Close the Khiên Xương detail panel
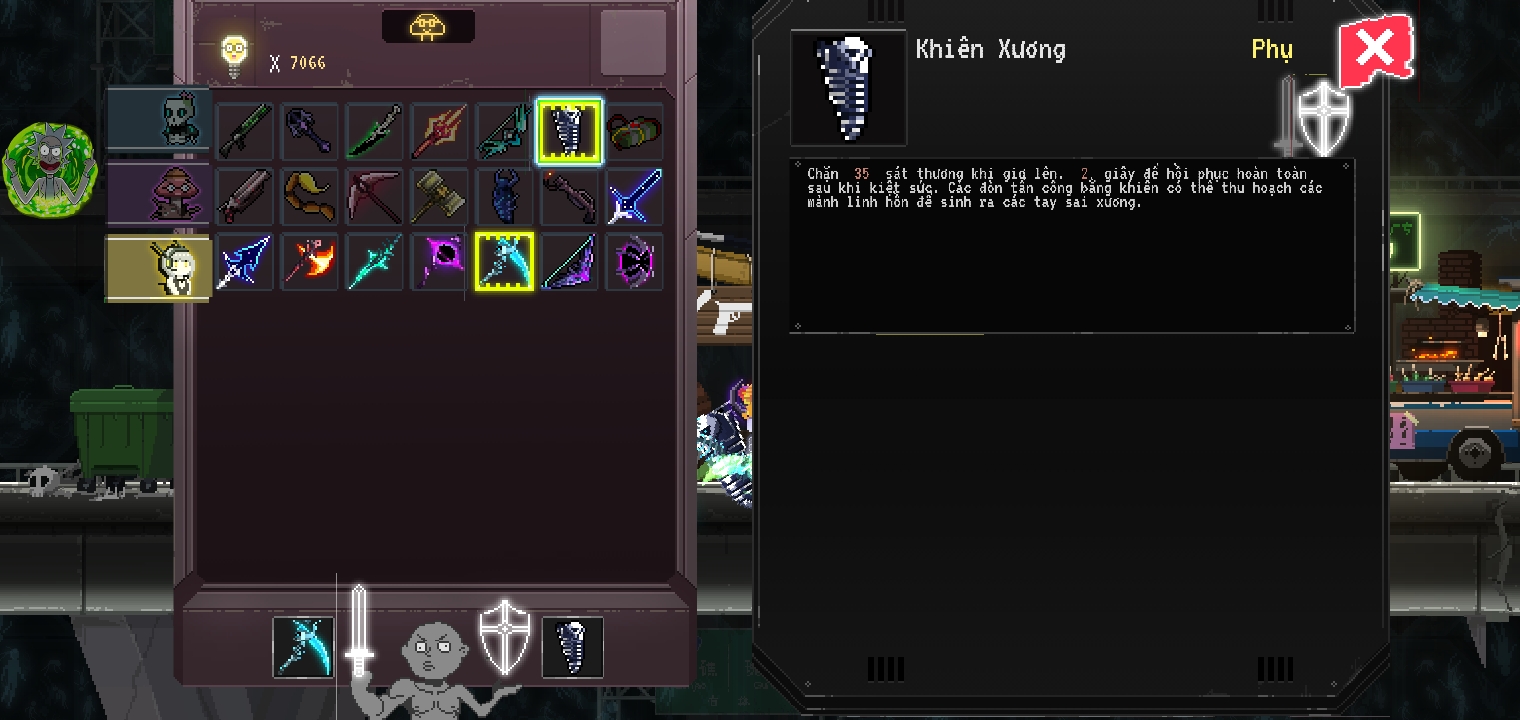The height and width of the screenshot is (720, 1520). point(1377,49)
